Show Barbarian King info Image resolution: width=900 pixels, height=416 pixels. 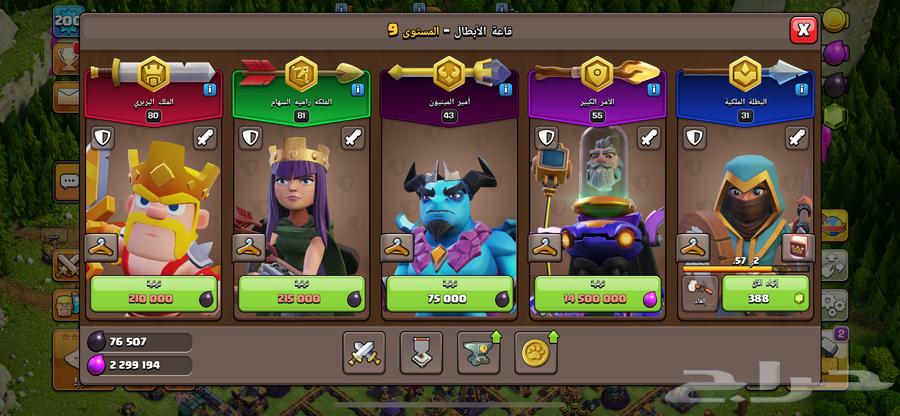(x=209, y=89)
